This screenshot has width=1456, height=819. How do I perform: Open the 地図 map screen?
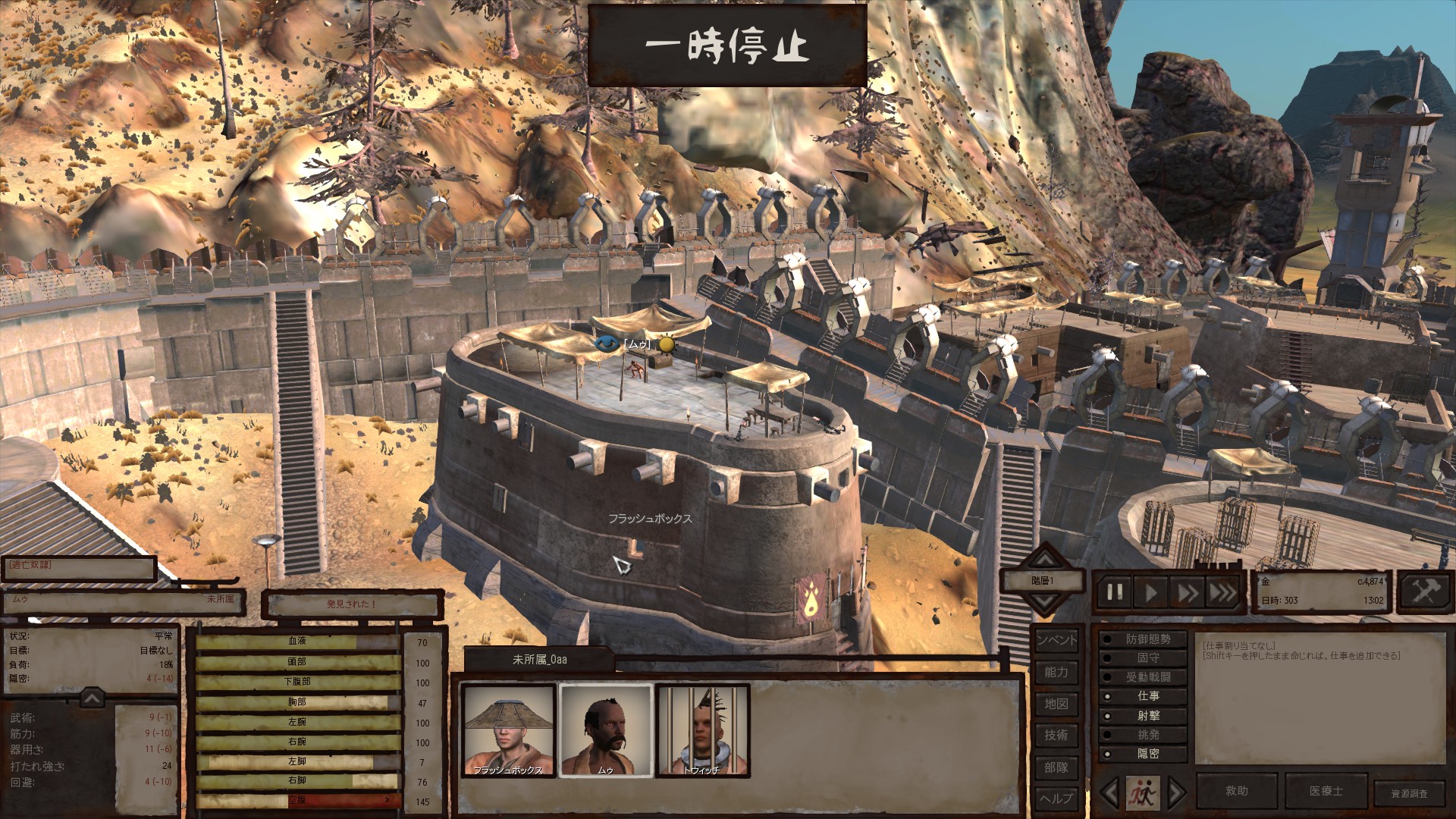coord(1056,704)
